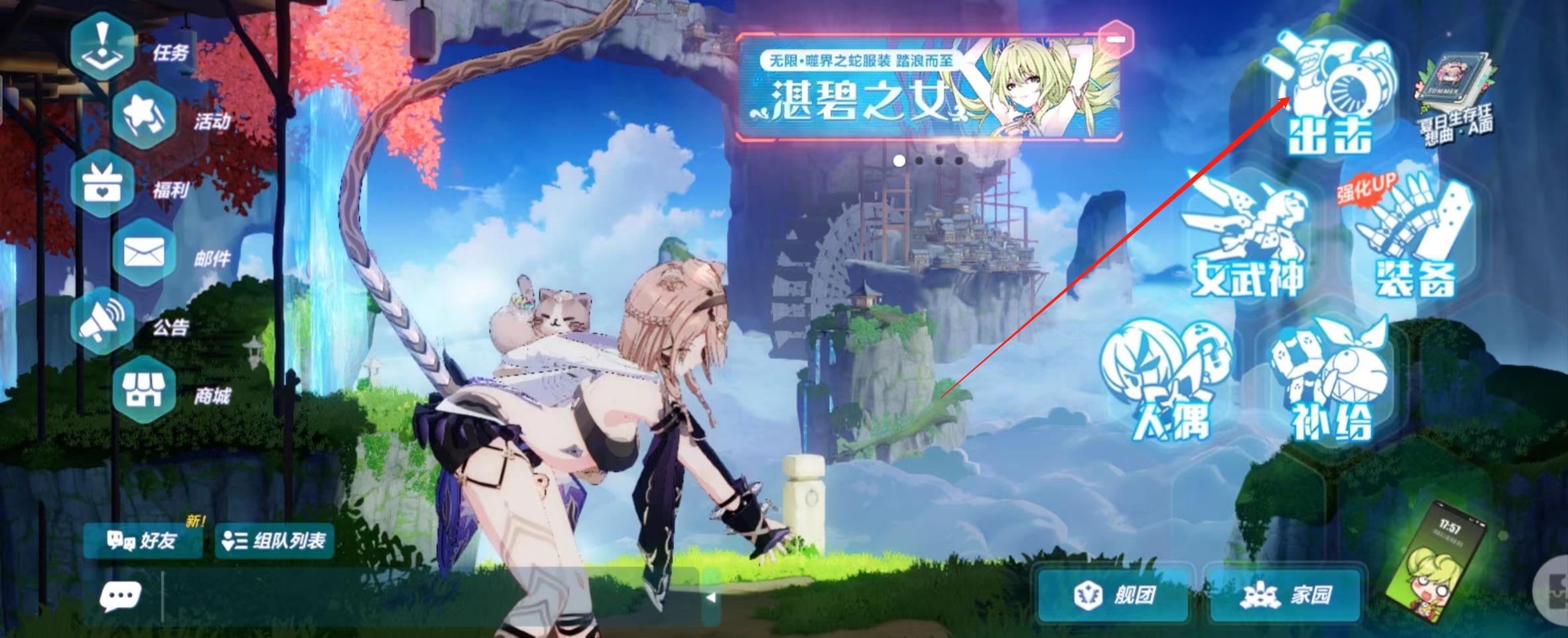Check the 邮件 mailbox
This screenshot has width=1568, height=638.
pyautogui.click(x=145, y=253)
